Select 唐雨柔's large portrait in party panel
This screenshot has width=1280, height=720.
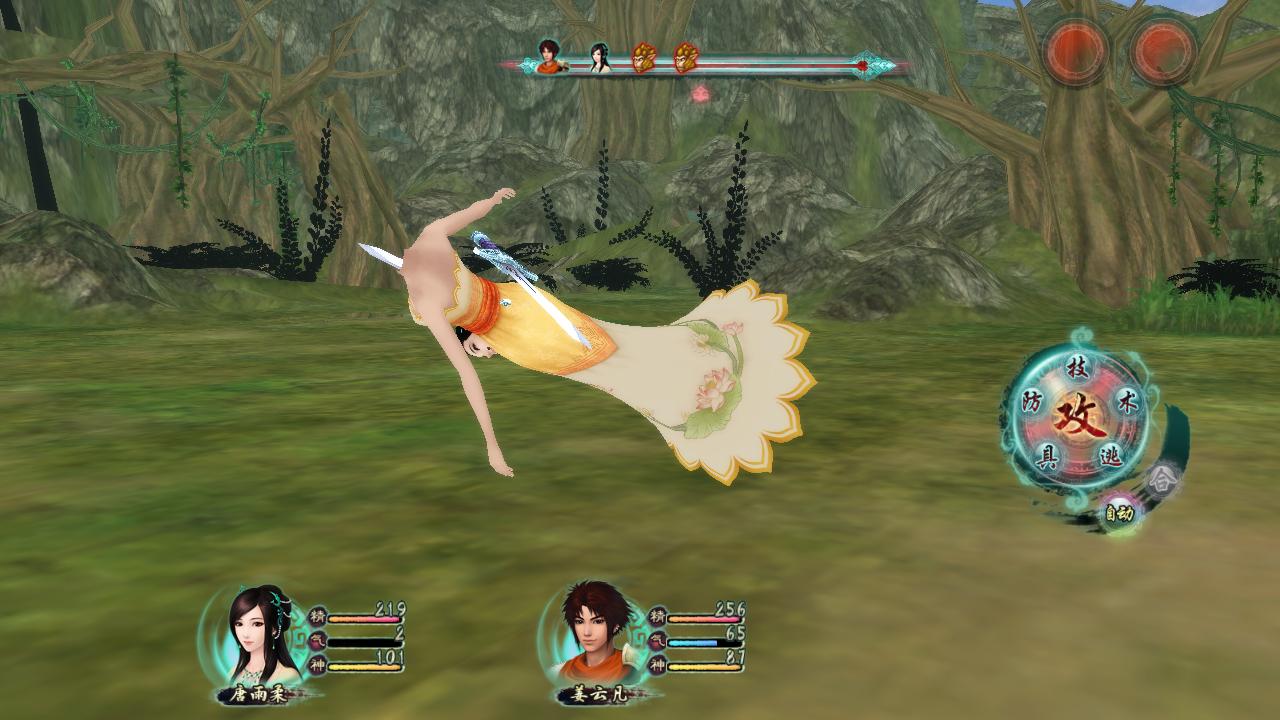[262, 634]
